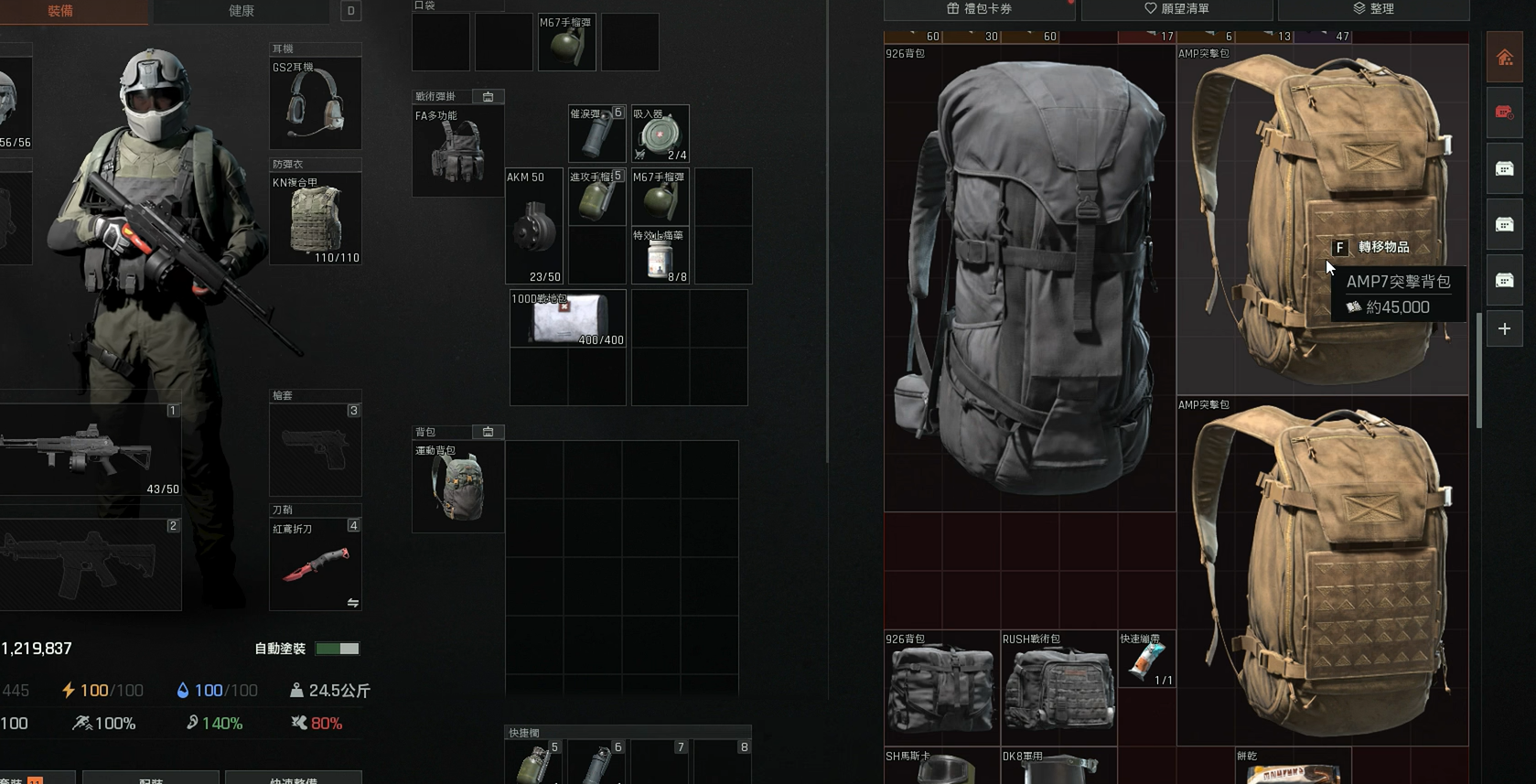The width and height of the screenshot is (1536, 784).
Task: Toggle the 自動塗裝 switch
Action: [x=337, y=649]
